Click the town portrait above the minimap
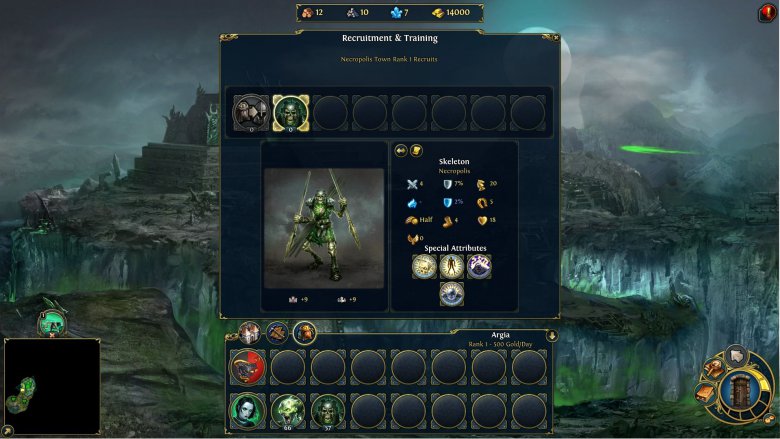Viewport: 780px width, 439px height. [52, 322]
